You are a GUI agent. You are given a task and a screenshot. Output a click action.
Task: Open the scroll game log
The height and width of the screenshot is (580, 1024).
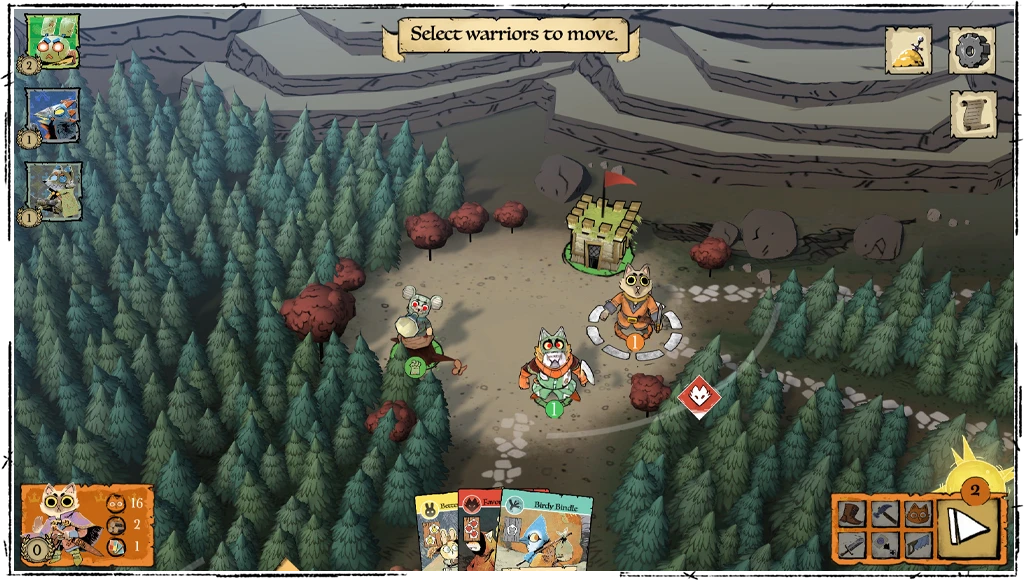(x=971, y=114)
